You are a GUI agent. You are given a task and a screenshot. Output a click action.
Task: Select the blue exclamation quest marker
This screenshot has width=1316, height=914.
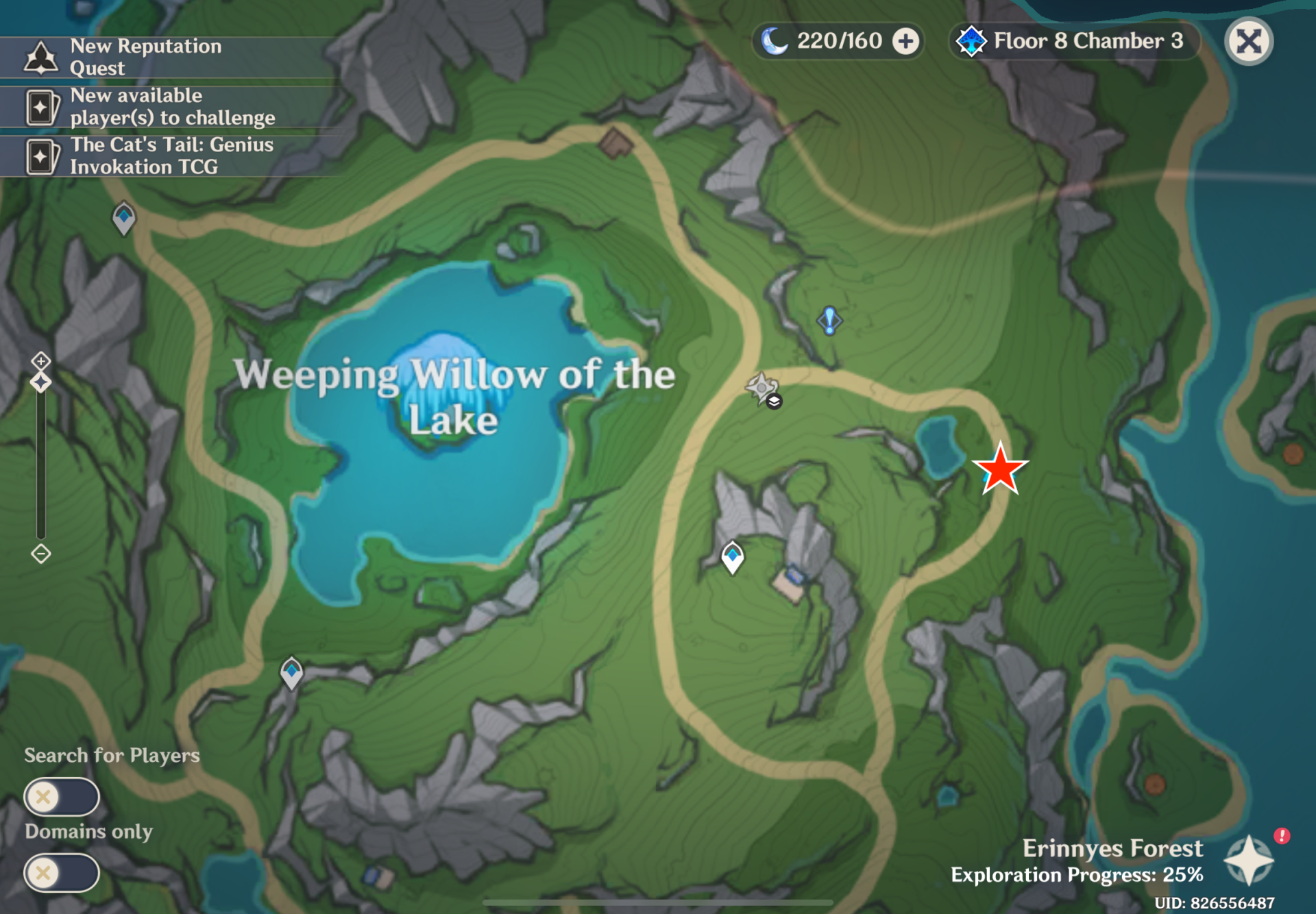point(829,320)
